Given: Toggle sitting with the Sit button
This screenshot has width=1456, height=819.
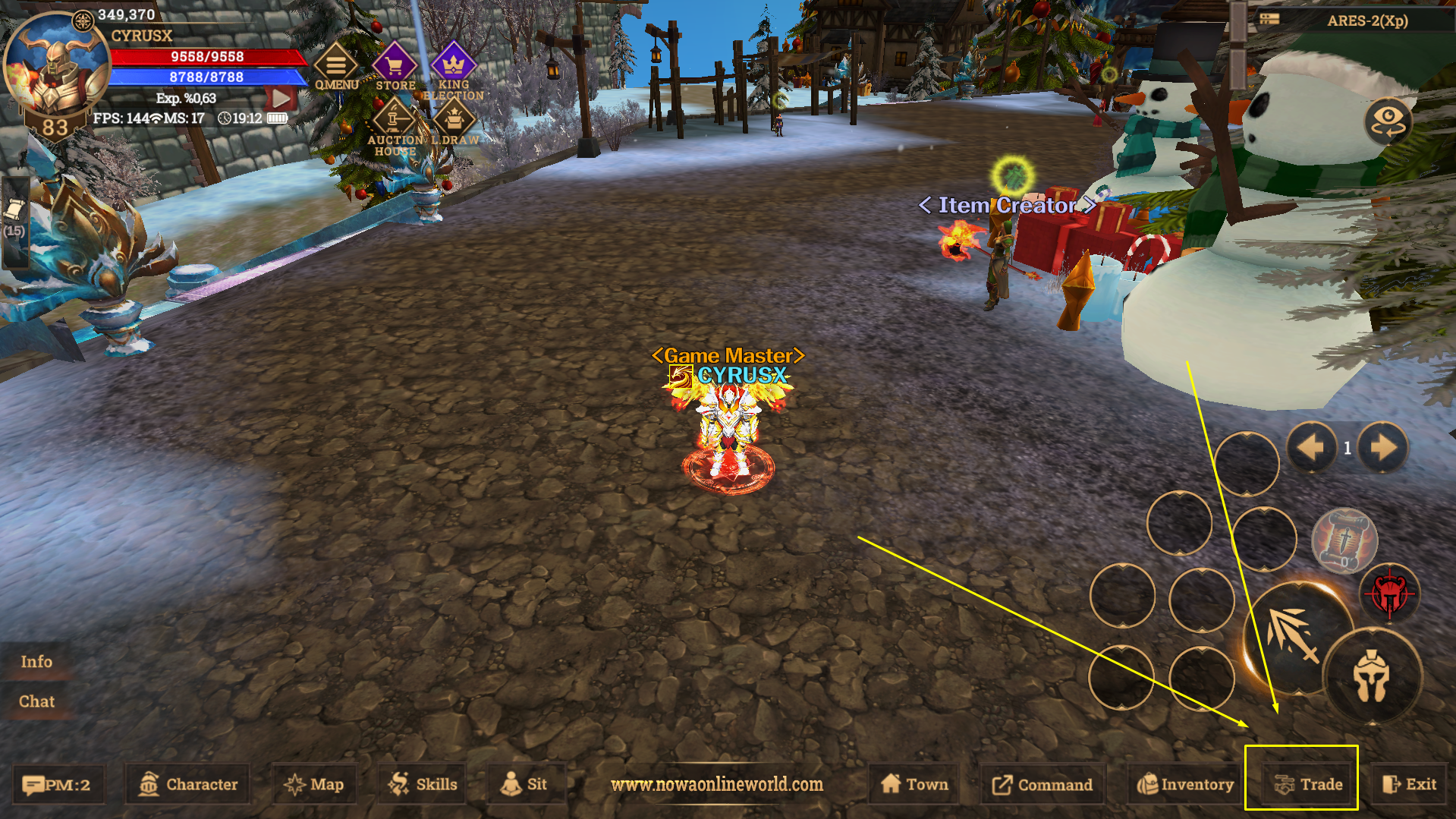Looking at the screenshot, I should click(526, 784).
